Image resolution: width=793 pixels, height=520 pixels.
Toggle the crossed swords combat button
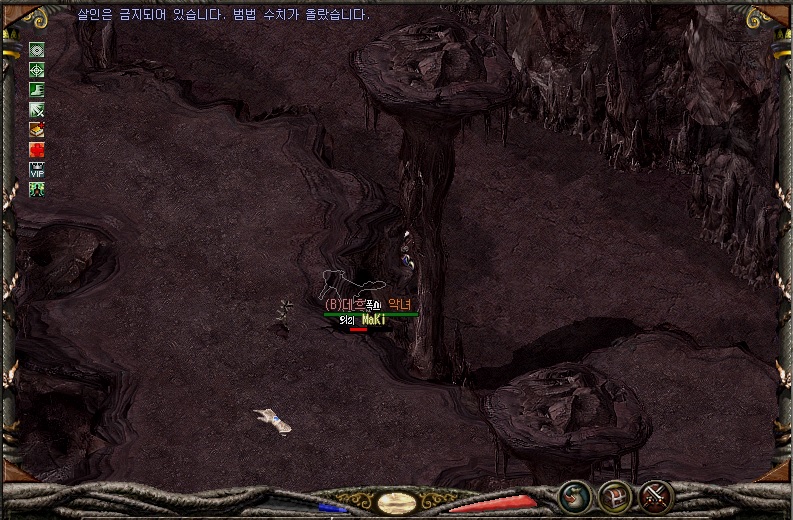[x=656, y=496]
